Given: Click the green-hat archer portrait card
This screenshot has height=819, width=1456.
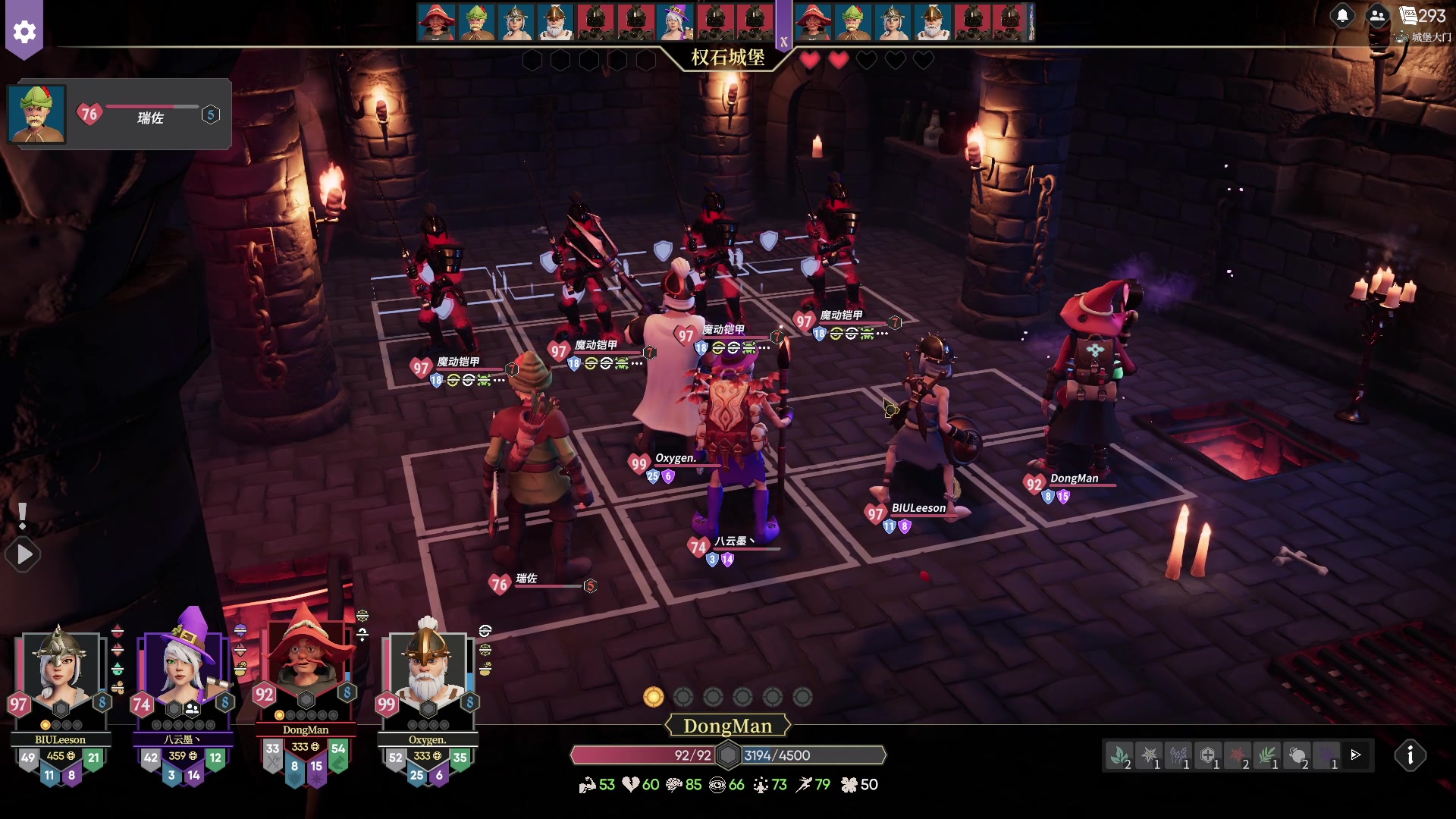Looking at the screenshot, I should (37, 115).
